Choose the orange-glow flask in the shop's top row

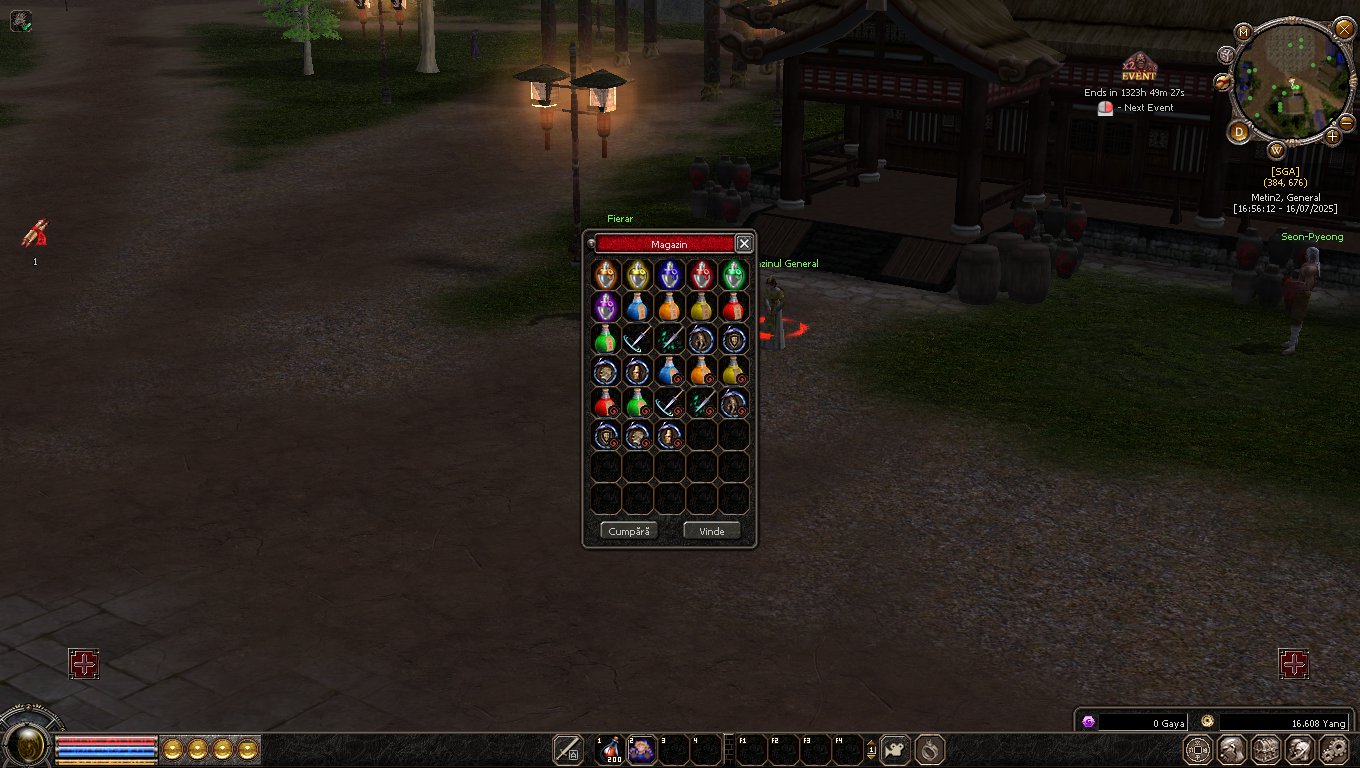click(x=605, y=274)
